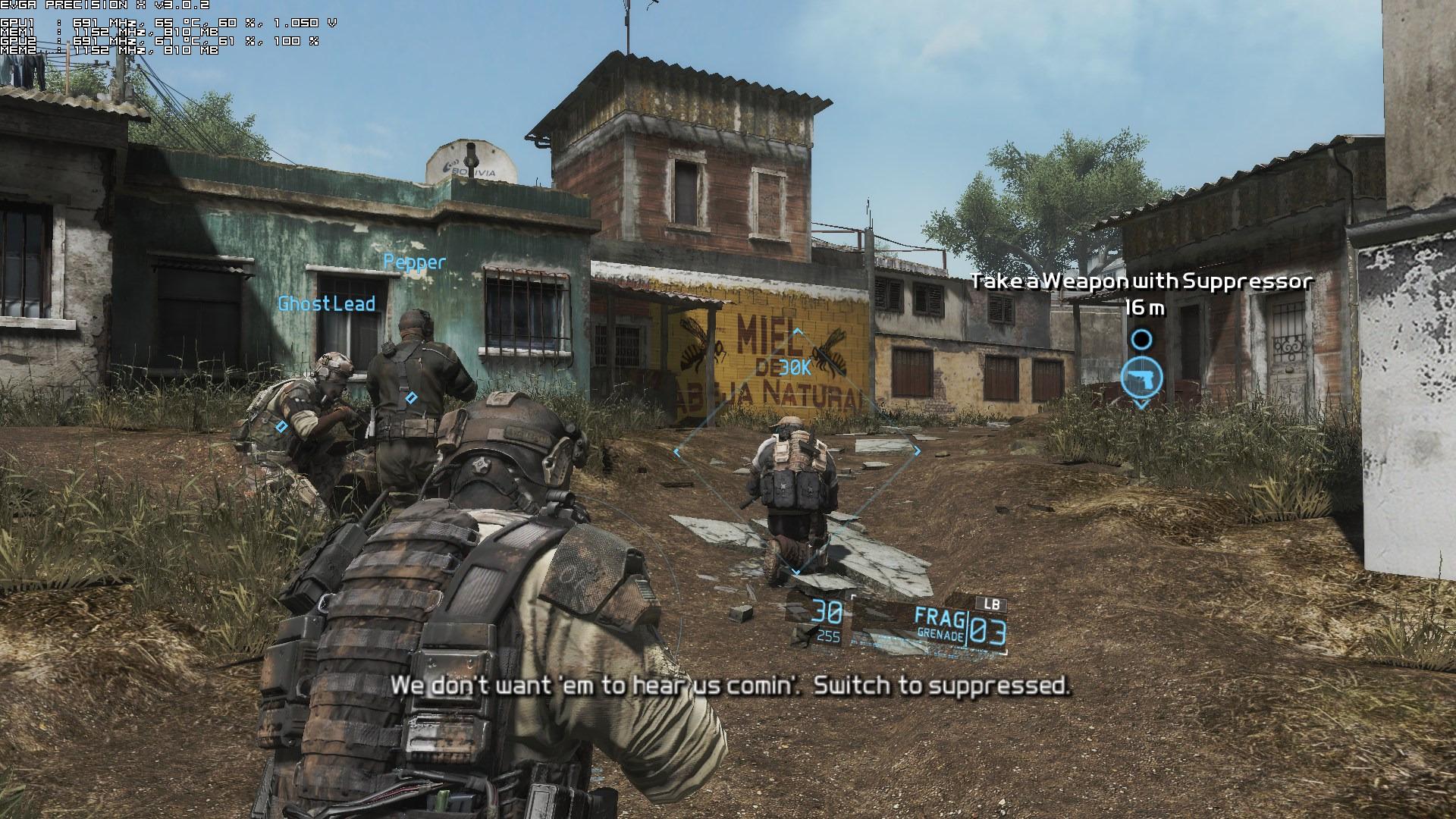The image size is (1456, 819).
Task: Click the Take a Weapon with Suppressor objective
Action: click(1141, 282)
